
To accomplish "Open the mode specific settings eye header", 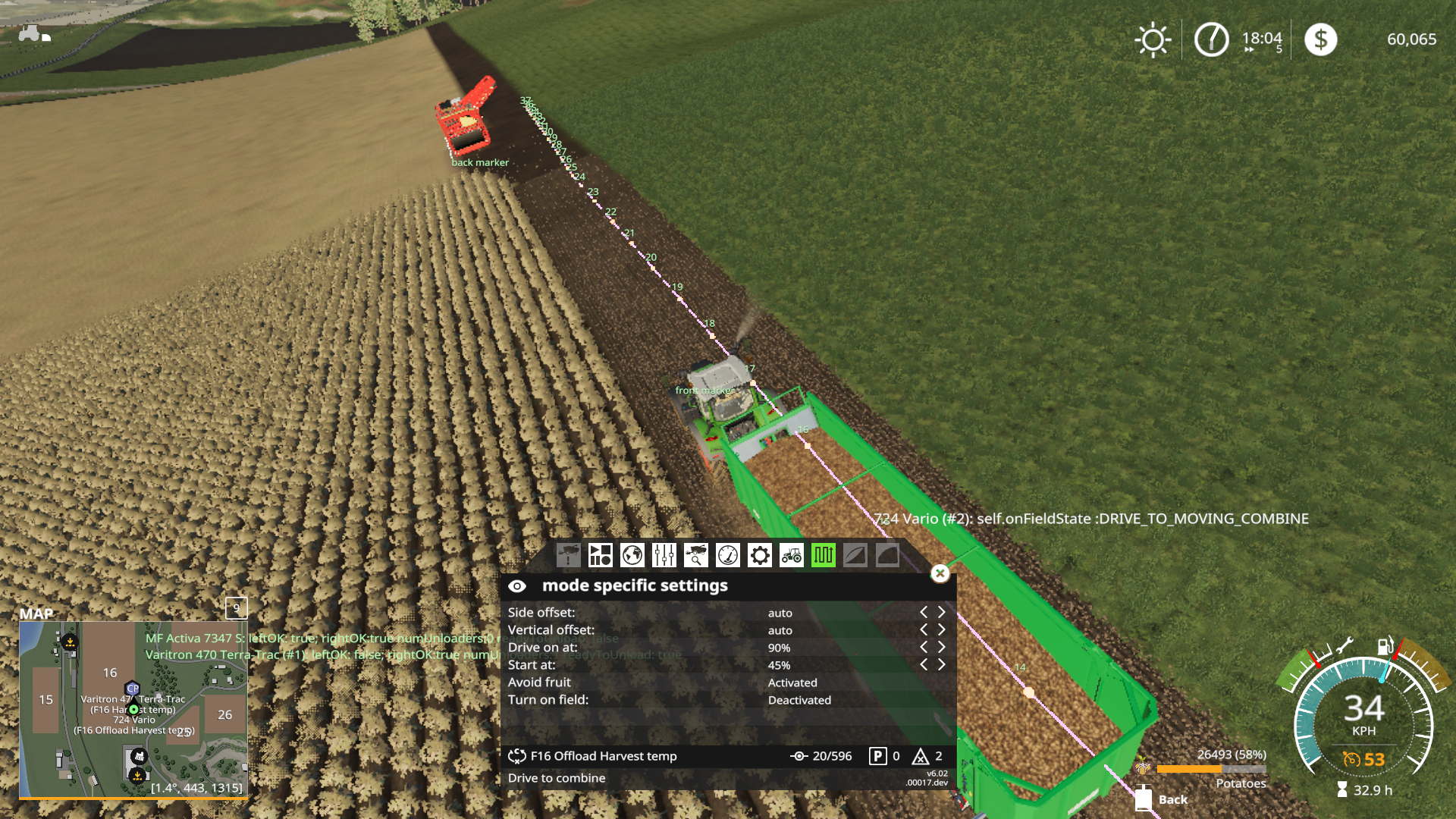I will click(518, 585).
